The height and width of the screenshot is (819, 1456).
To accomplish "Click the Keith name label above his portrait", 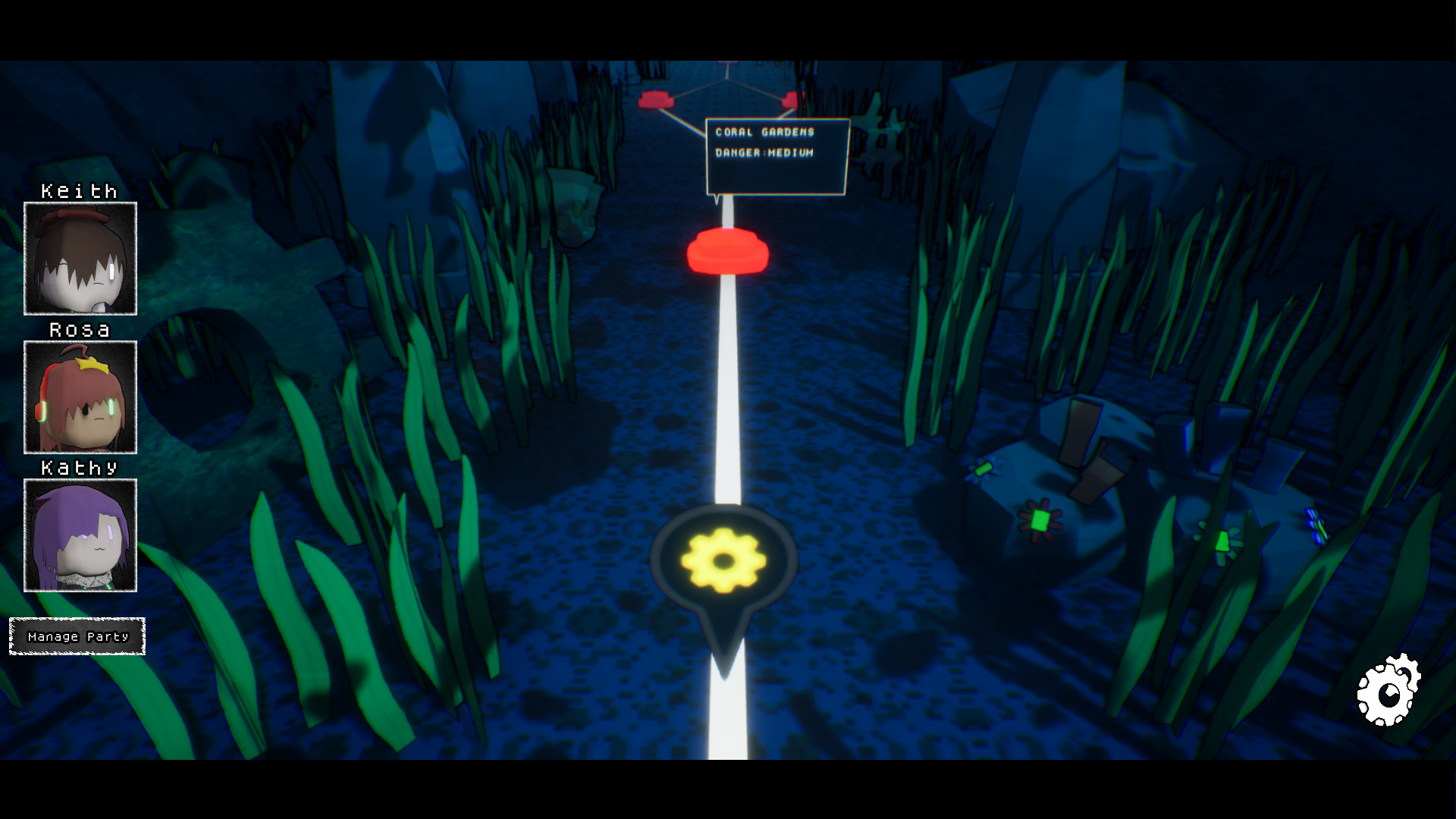I will pos(78,190).
